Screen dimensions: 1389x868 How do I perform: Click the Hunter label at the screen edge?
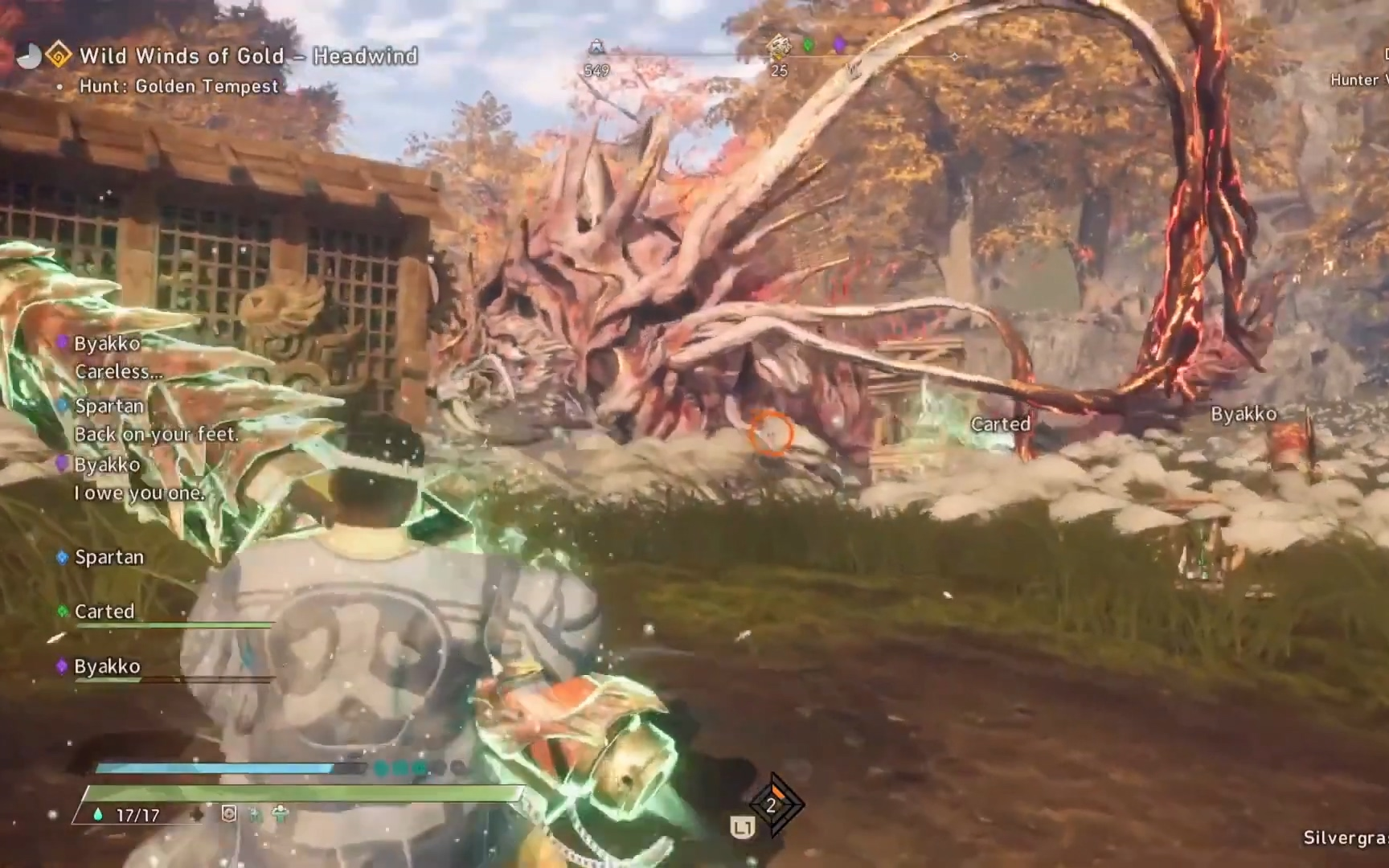[x=1357, y=80]
